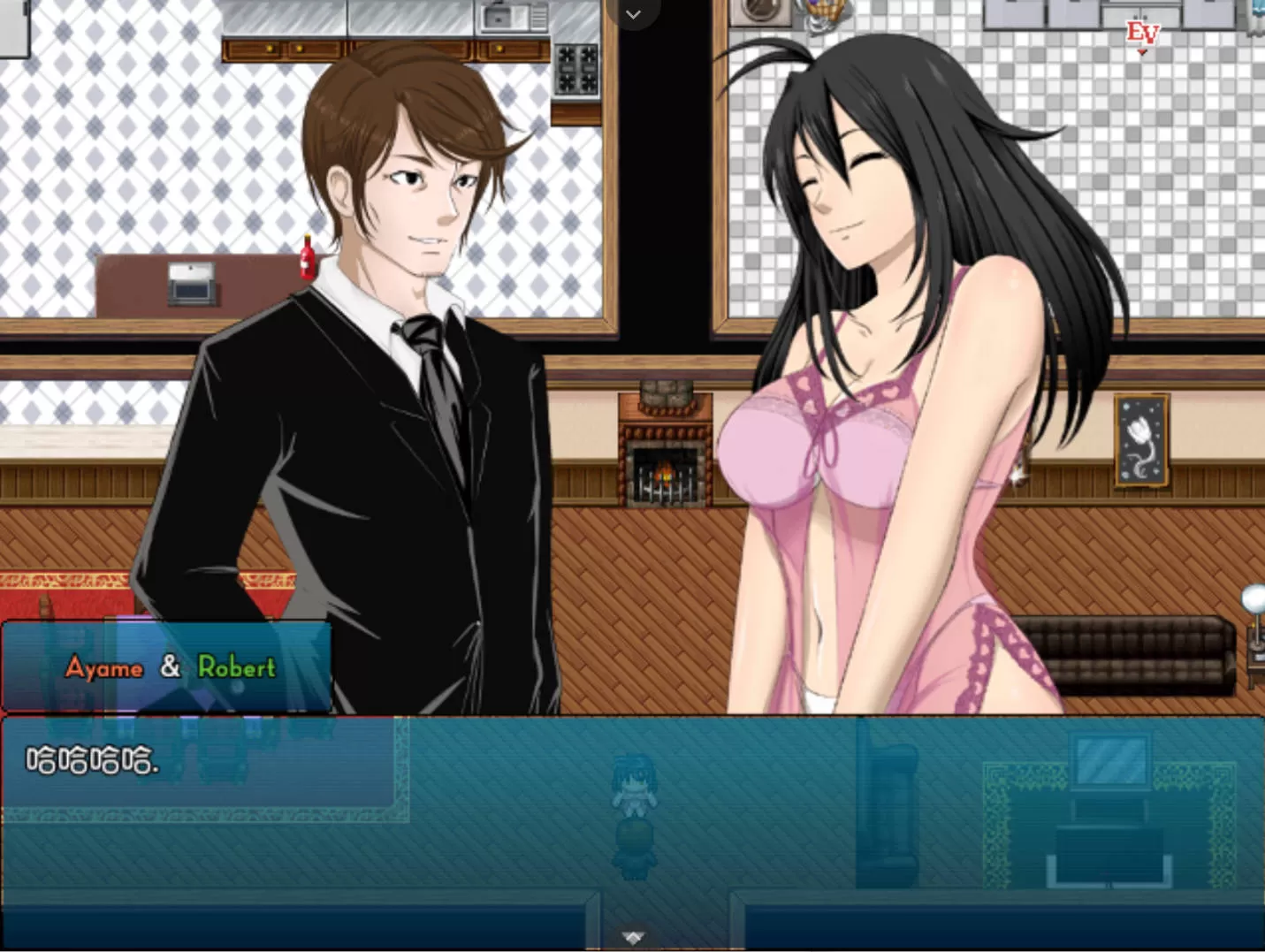The image size is (1265, 952).
Task: Expand the chevron dropdown at the top edge
Action: [x=633, y=14]
